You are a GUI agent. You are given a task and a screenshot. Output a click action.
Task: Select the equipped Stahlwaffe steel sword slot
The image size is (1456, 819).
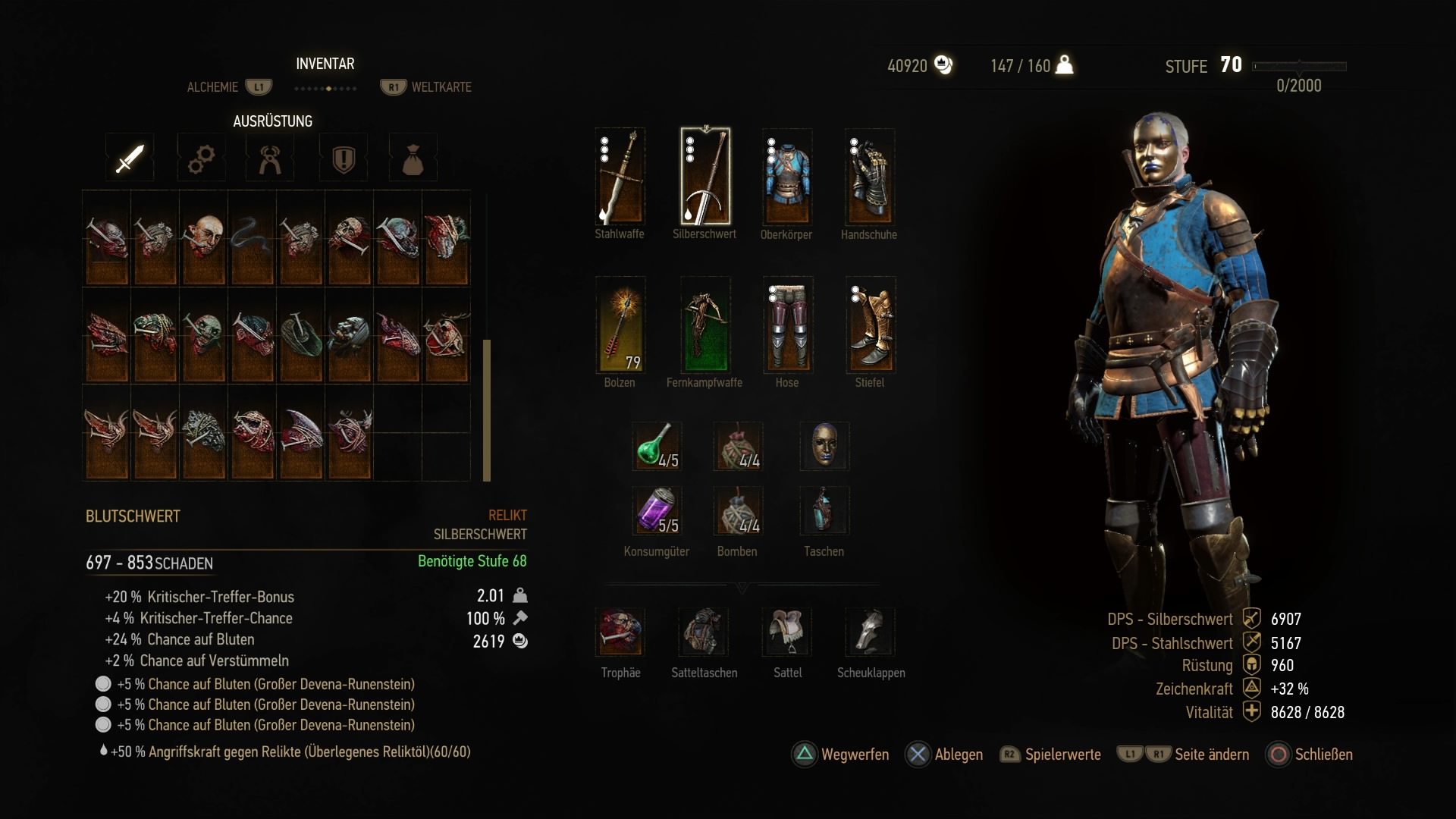point(620,177)
